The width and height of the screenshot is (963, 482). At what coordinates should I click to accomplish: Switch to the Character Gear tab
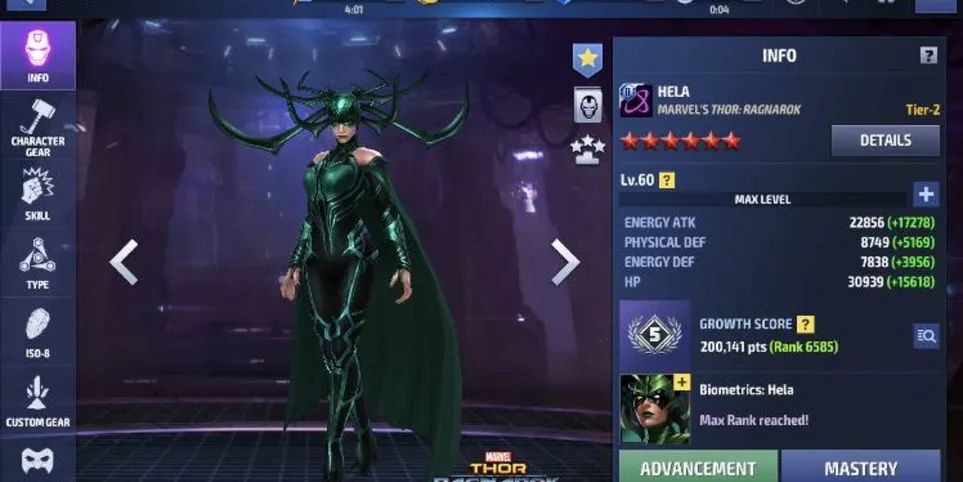click(37, 125)
